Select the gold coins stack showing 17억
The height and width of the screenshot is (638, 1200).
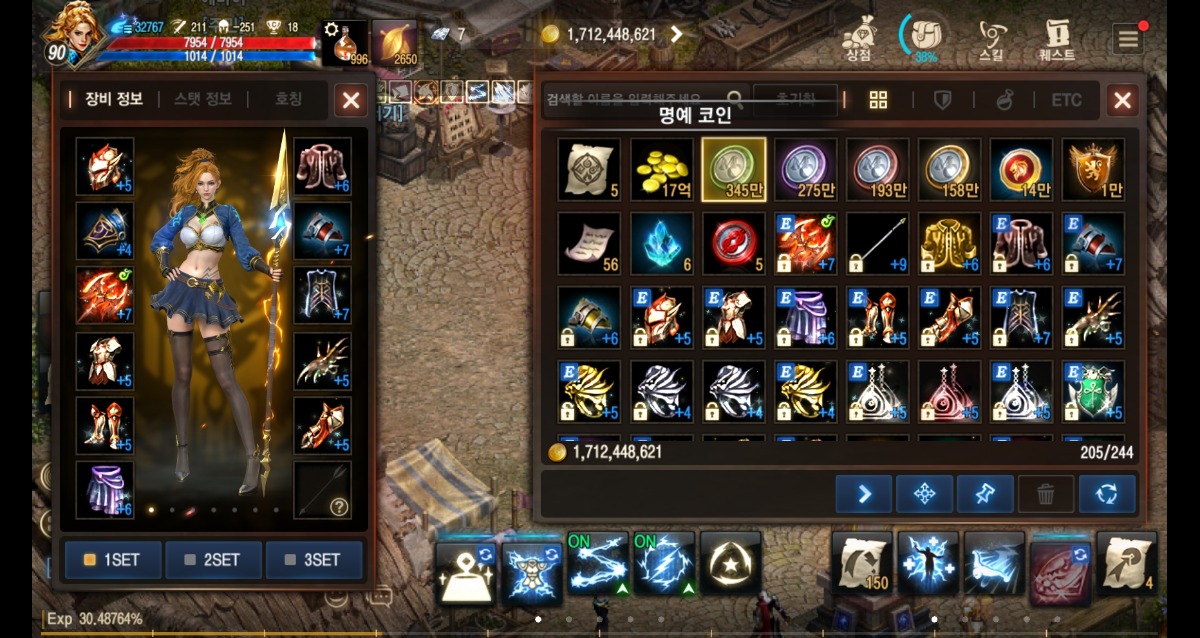coord(662,169)
